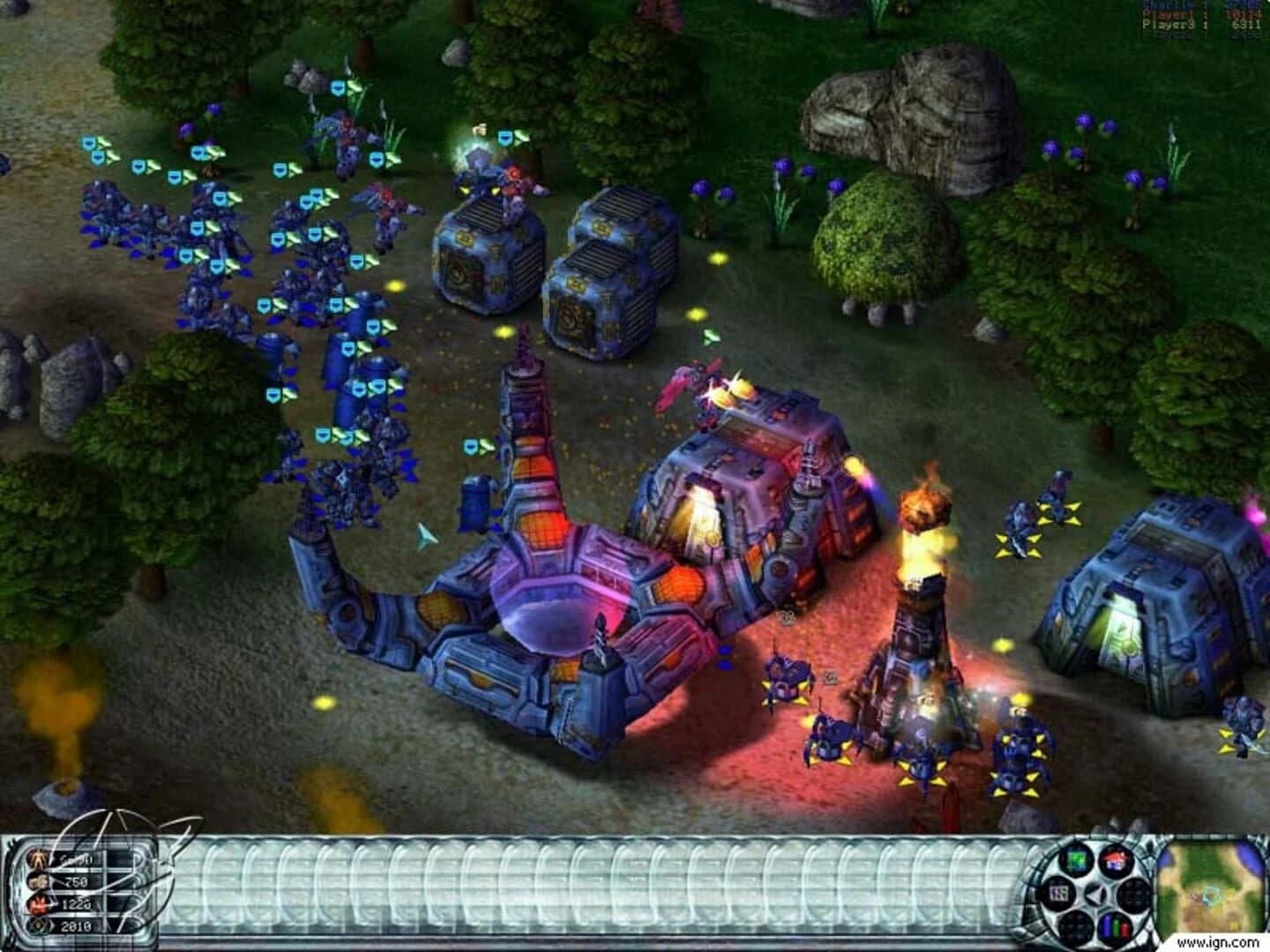This screenshot has height=952, width=1270.
Task: Select the red structures icon on the command wheel
Action: pyautogui.click(x=1116, y=859)
